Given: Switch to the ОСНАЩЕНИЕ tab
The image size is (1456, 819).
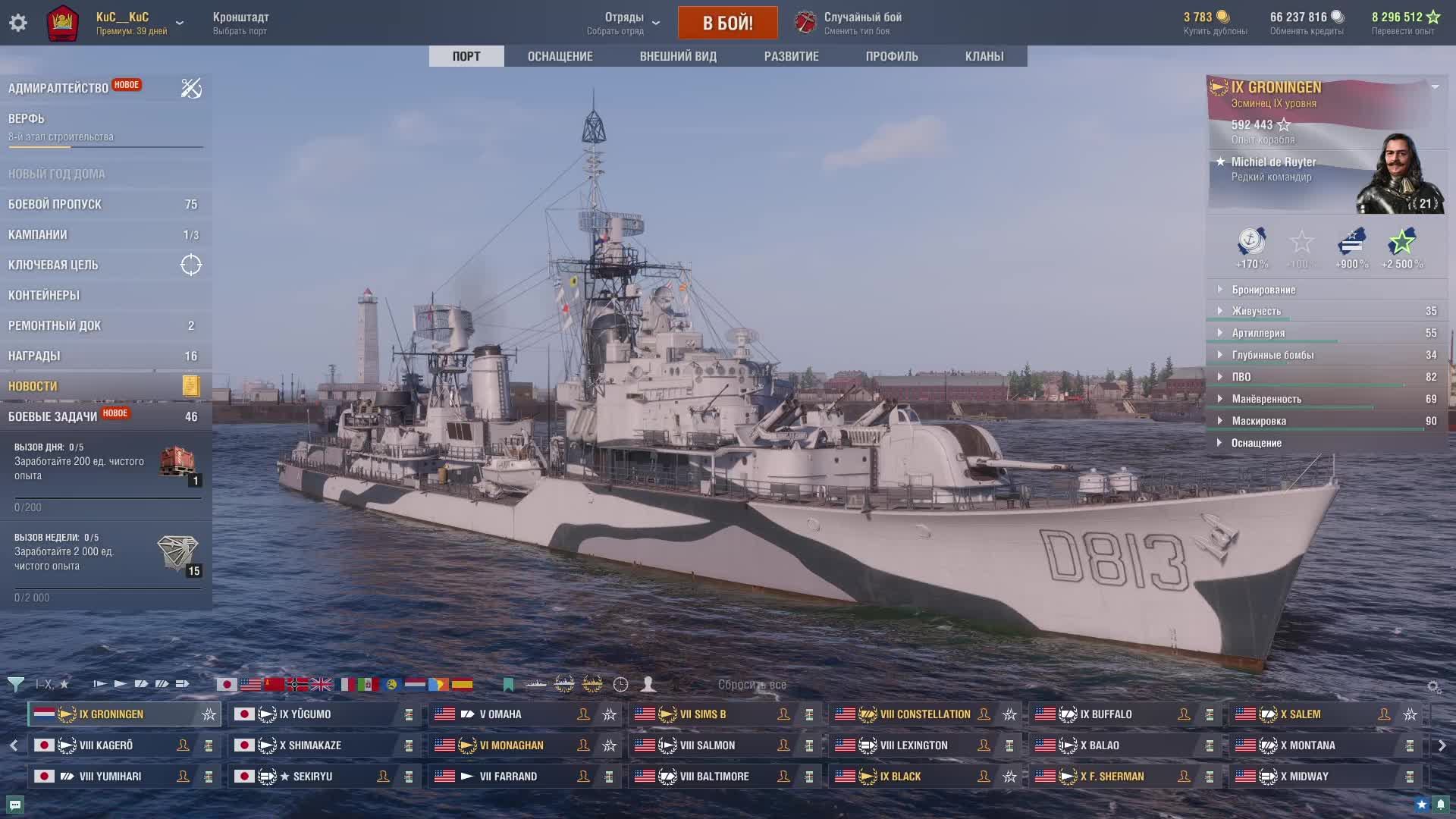Looking at the screenshot, I should tap(560, 56).
